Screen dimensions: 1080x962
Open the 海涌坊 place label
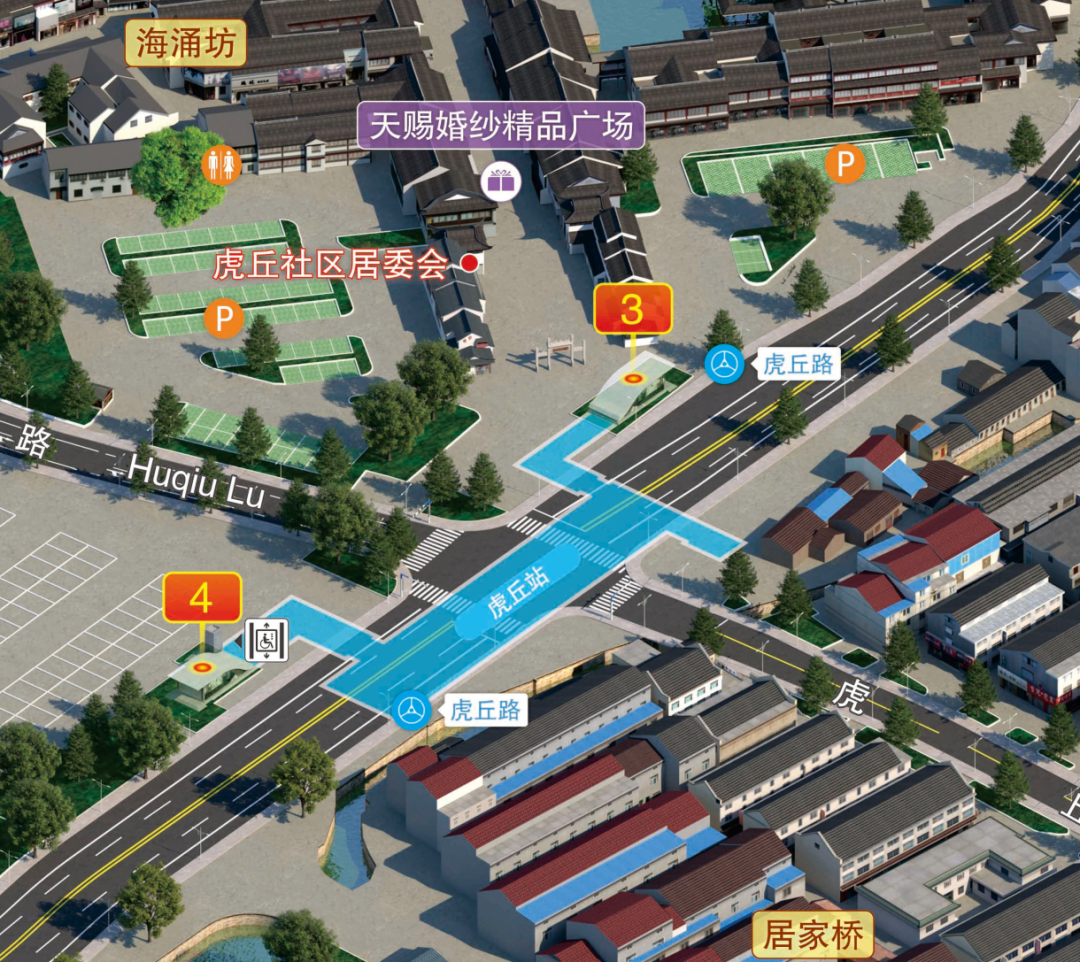pyautogui.click(x=186, y=46)
